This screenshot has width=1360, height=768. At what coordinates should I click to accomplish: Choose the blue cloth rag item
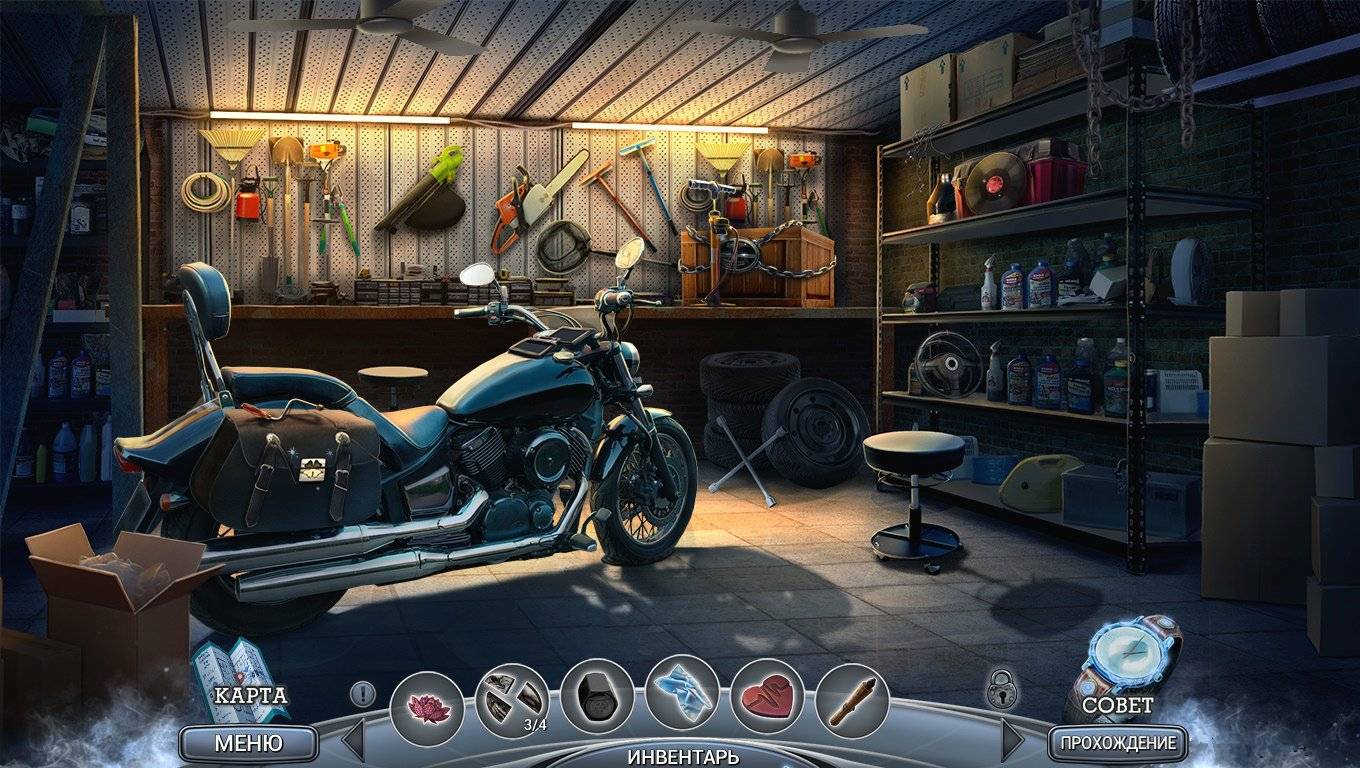click(682, 692)
